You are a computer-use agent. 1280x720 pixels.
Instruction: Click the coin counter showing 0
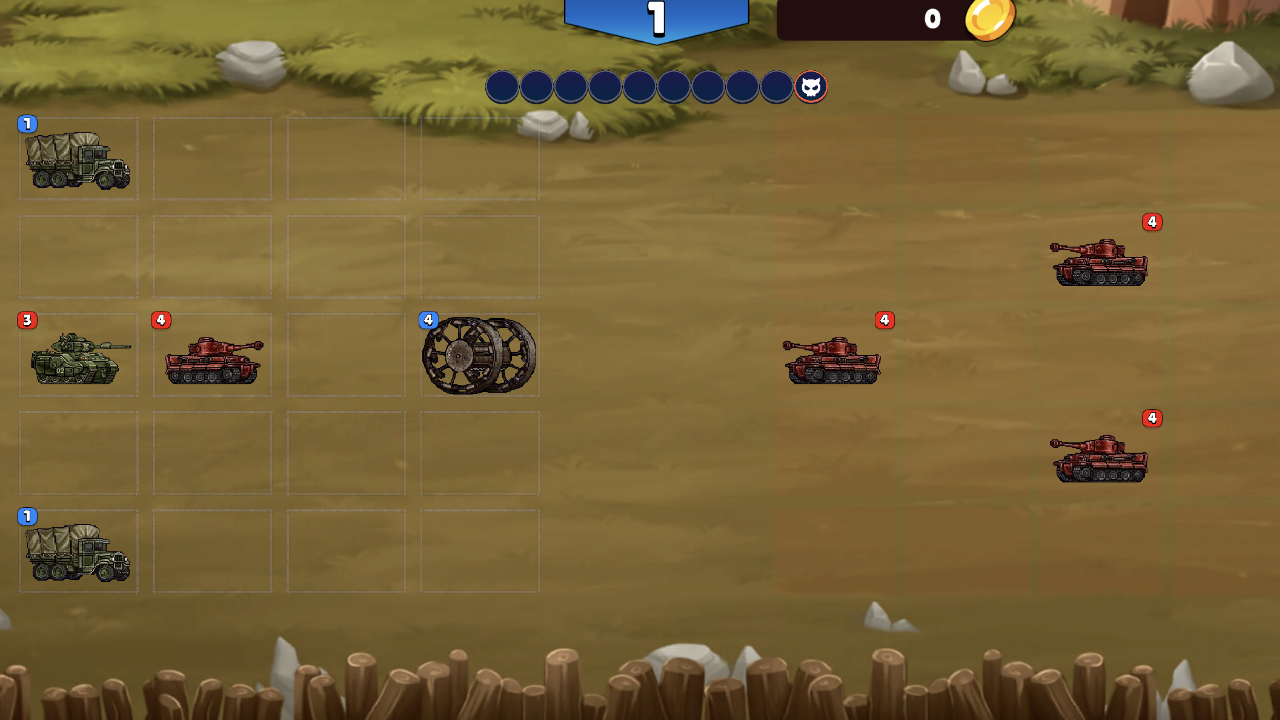point(934,19)
